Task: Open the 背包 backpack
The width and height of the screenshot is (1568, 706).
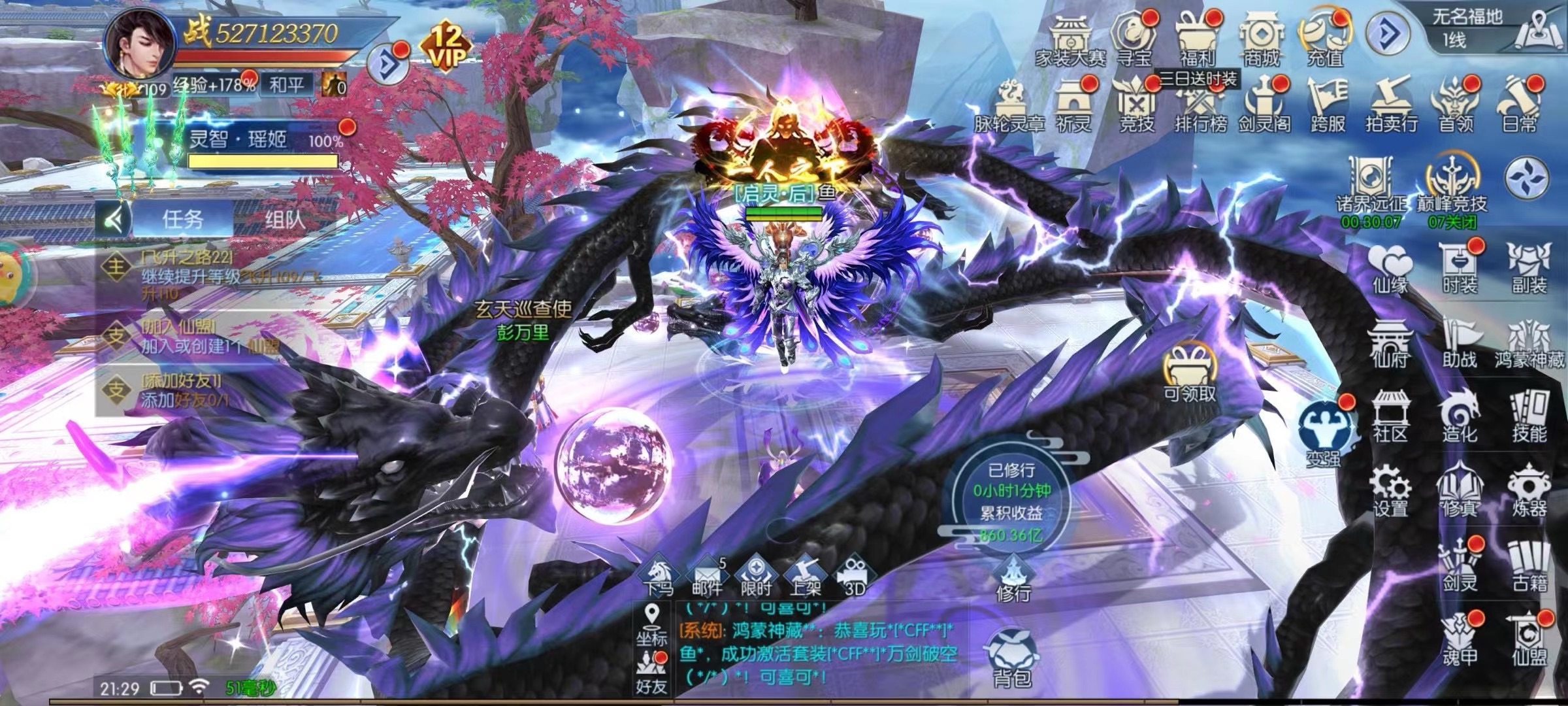Action: click(1011, 657)
